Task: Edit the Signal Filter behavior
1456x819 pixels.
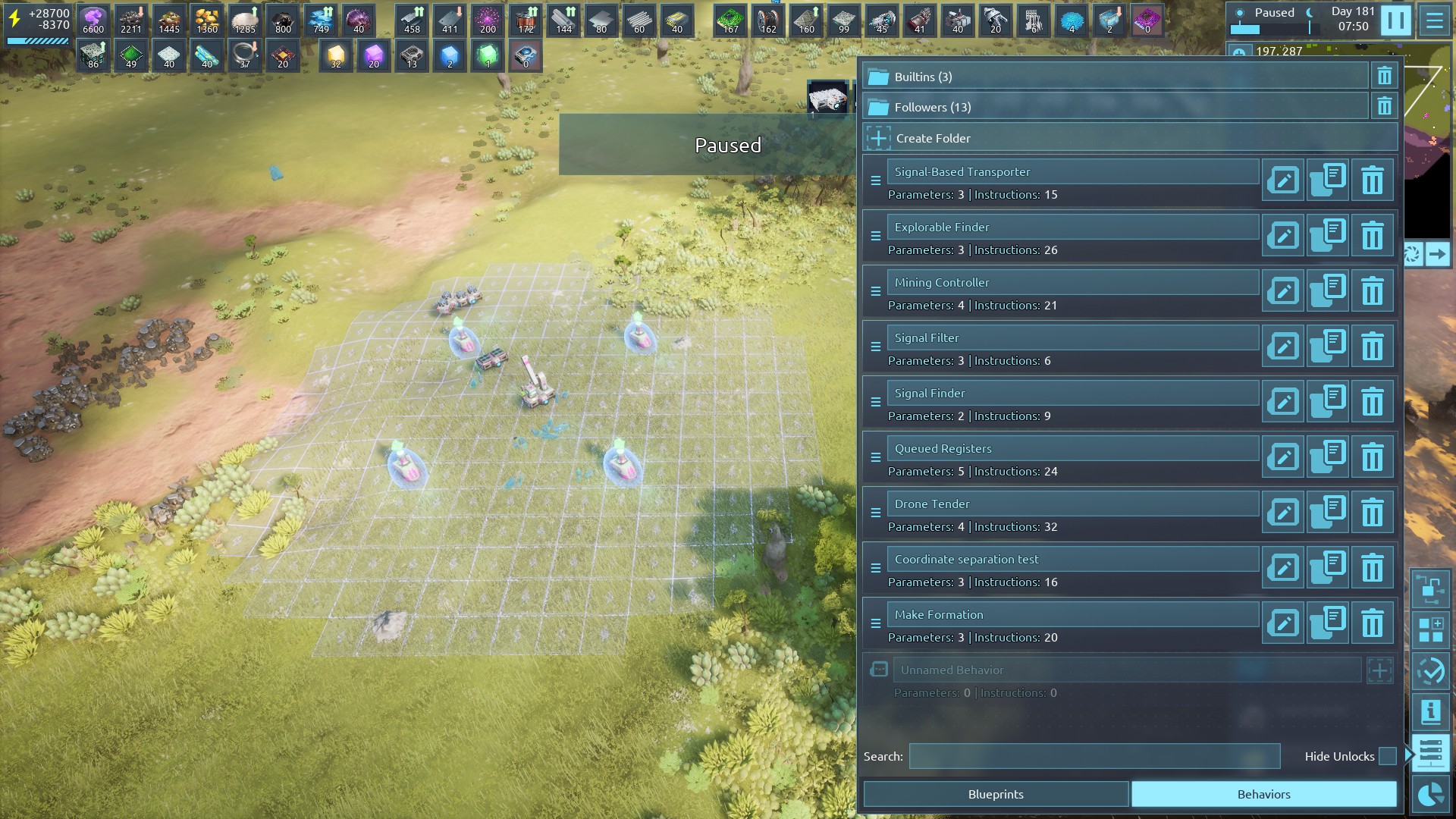Action: (x=1283, y=347)
